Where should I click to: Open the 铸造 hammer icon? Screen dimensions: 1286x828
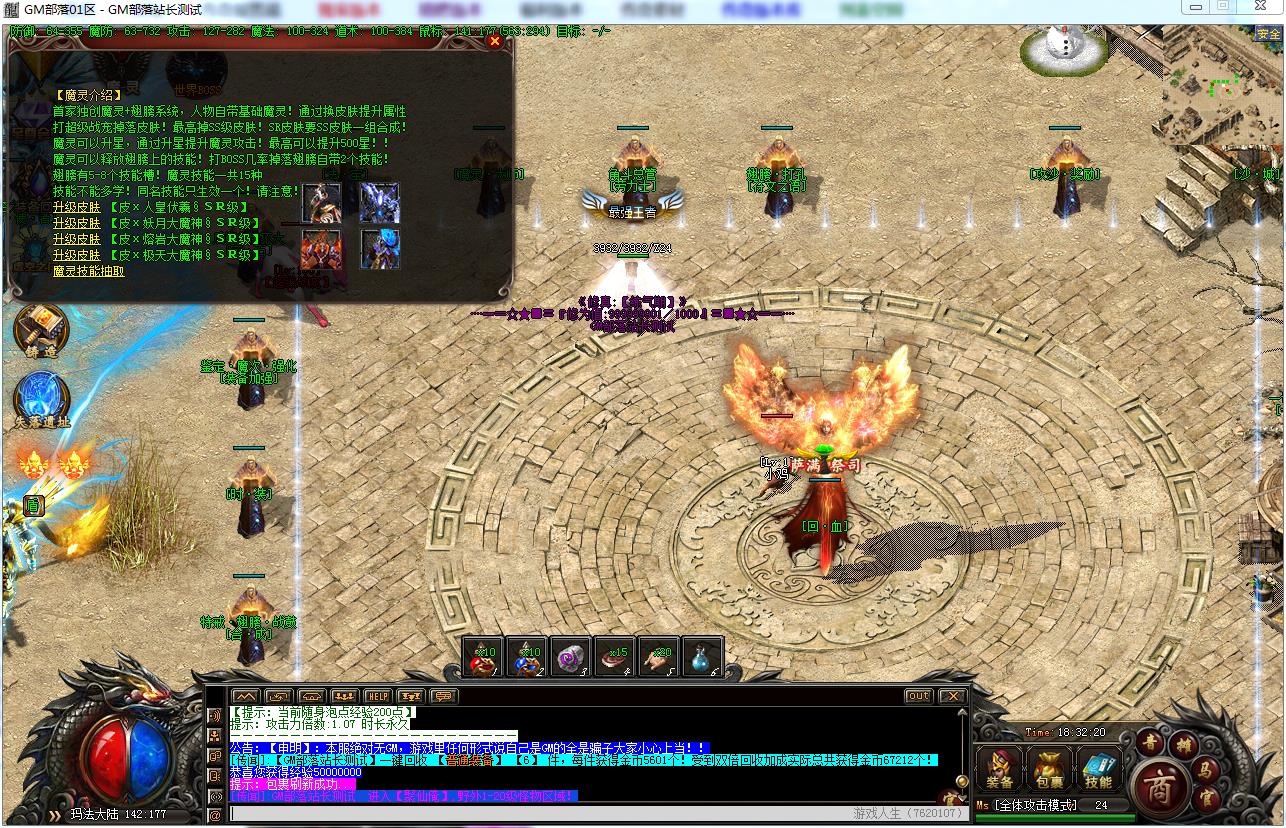[41, 331]
